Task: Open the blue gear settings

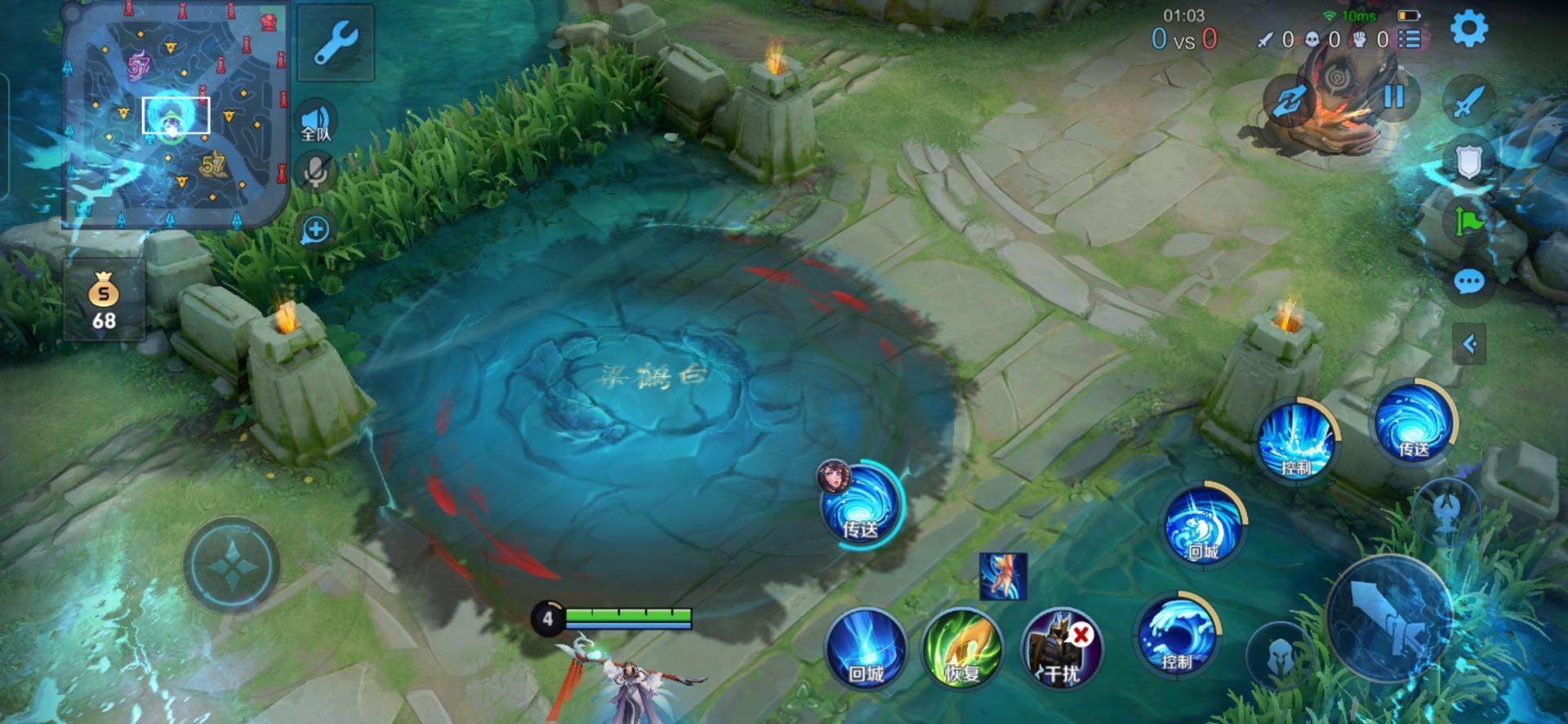Action: tap(1468, 29)
